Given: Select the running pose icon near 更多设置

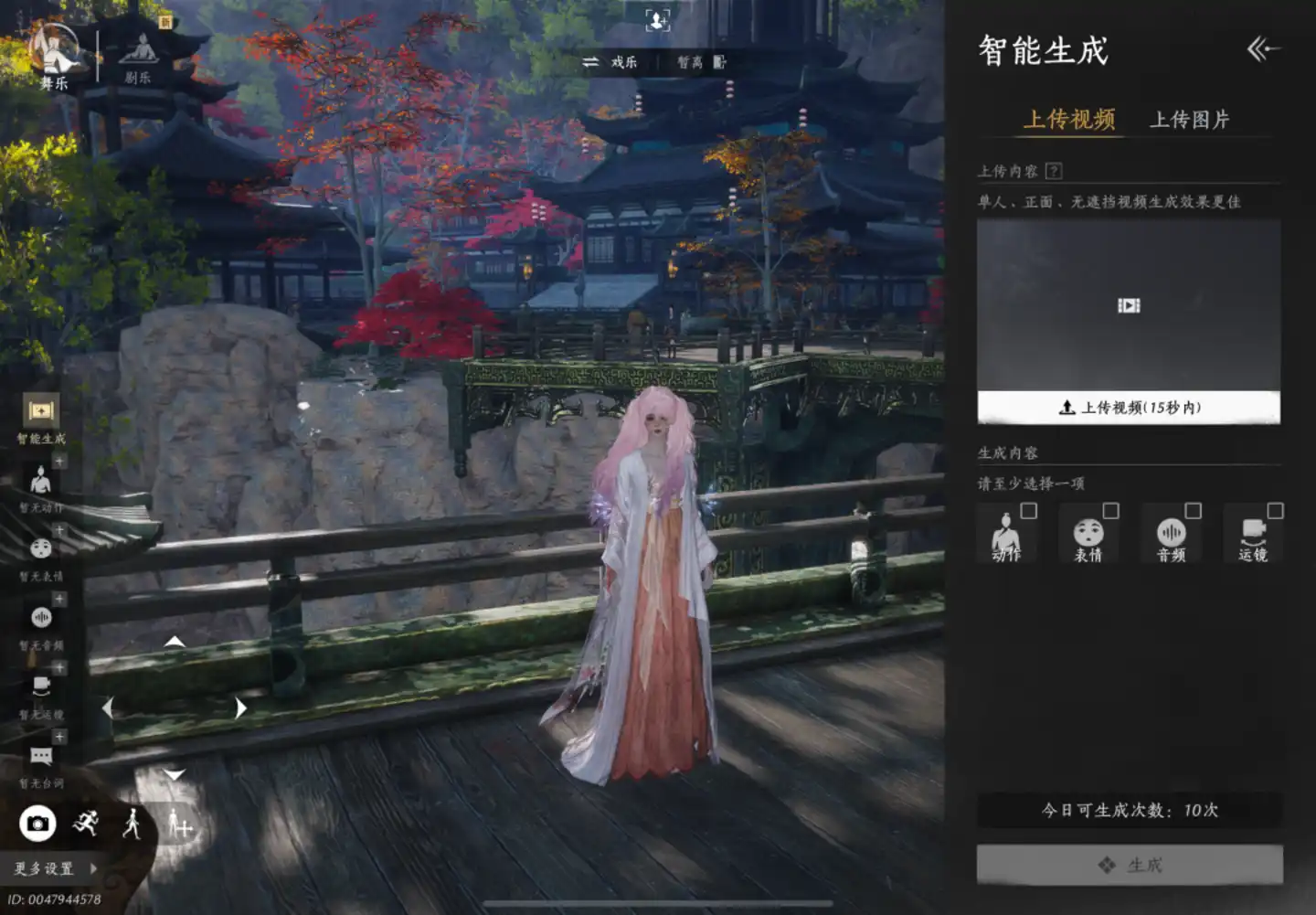Looking at the screenshot, I should pos(87,824).
